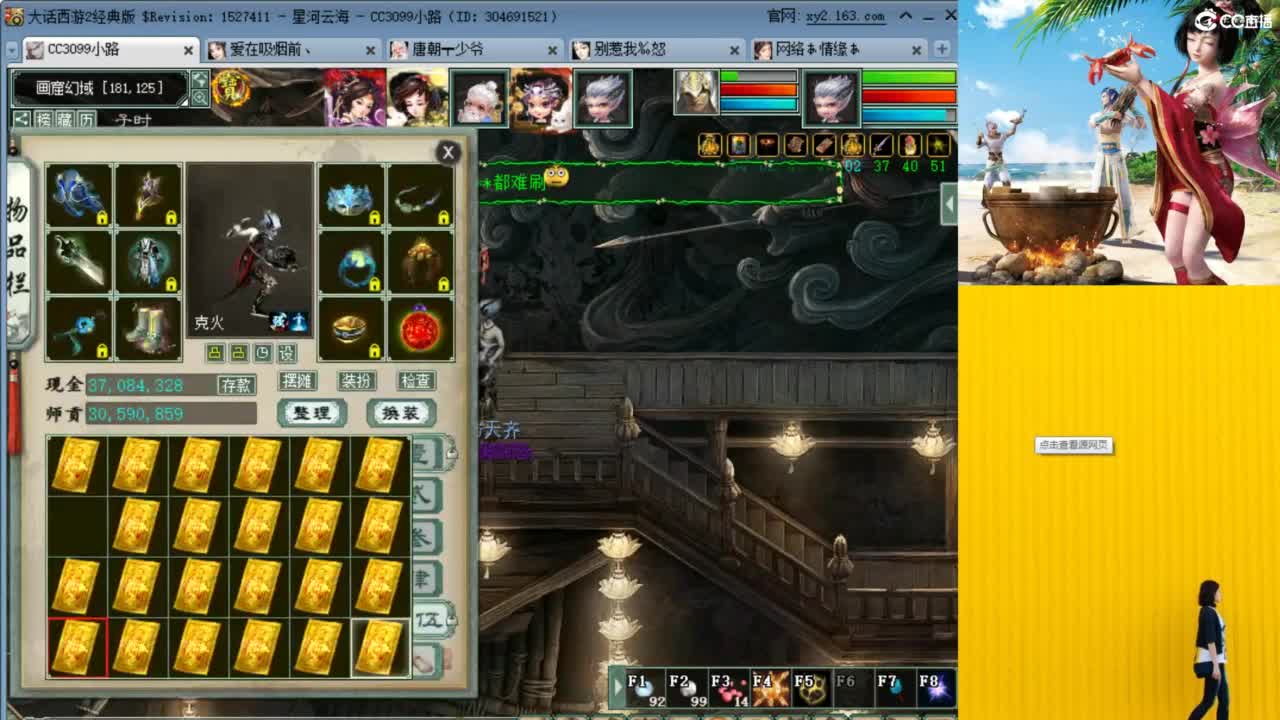Open the xy2.163.com official website link
This screenshot has width=1280, height=720.
[846, 15]
